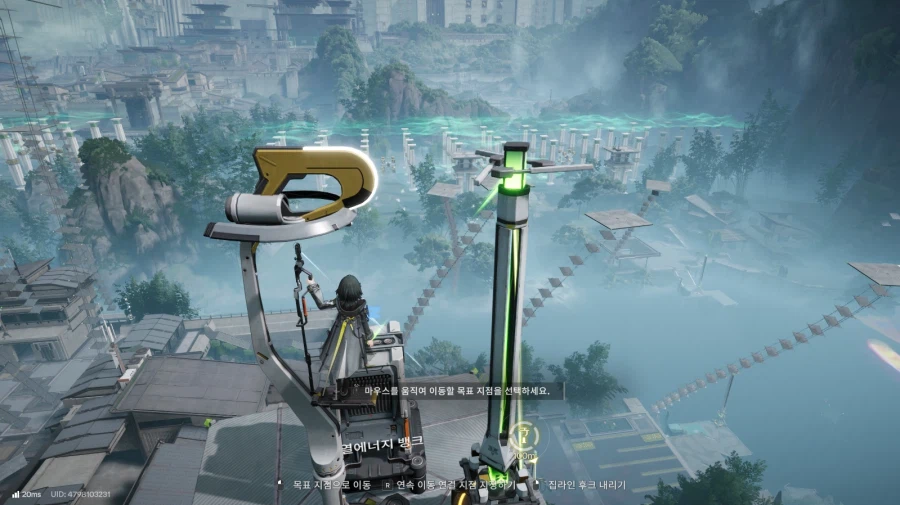
Task: Select the zipline target marker showing 100m
Action: pos(522,435)
